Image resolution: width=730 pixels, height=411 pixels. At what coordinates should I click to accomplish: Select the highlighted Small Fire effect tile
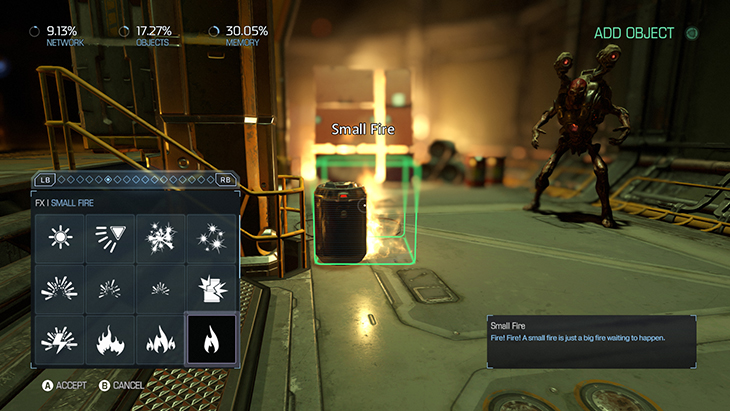tap(211, 340)
